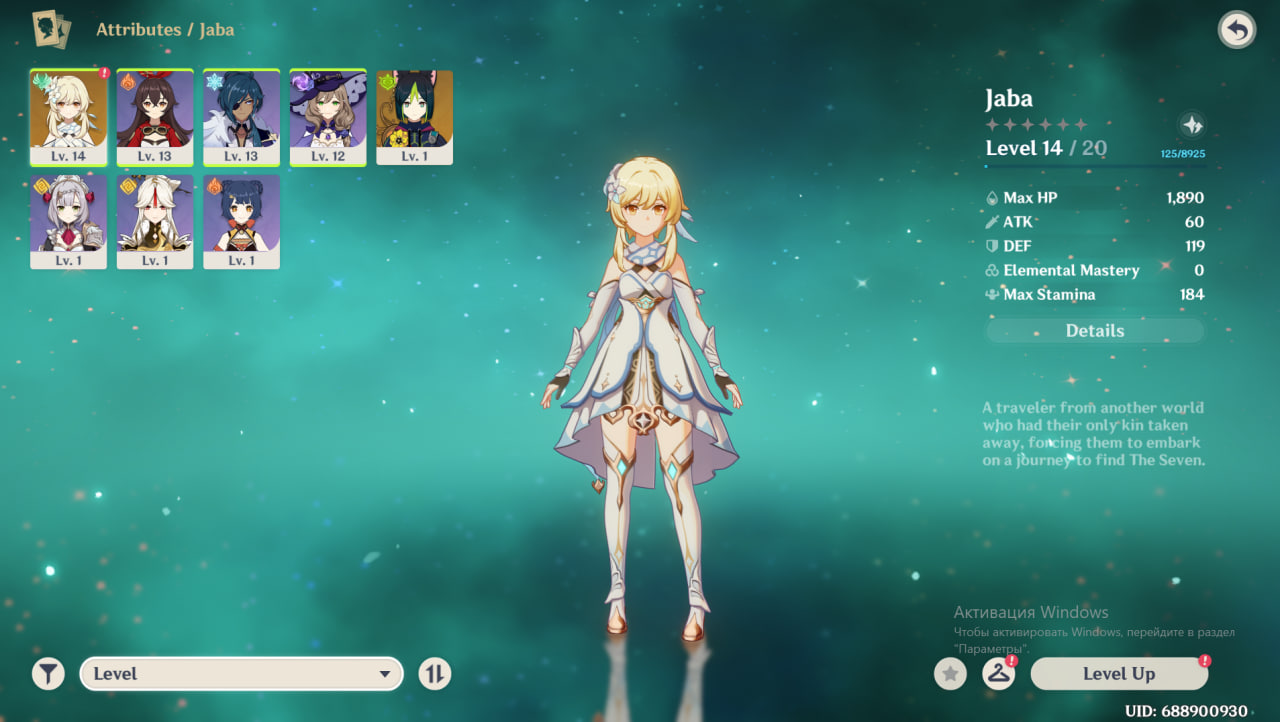Click the Attributes cards icon
The height and width of the screenshot is (722, 1280).
pyautogui.click(x=51, y=30)
